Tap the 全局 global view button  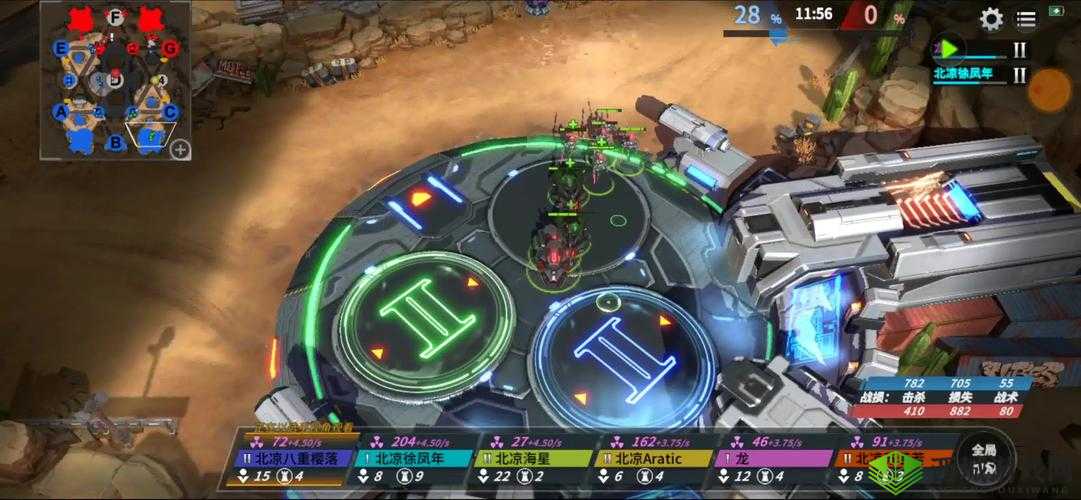pos(984,458)
